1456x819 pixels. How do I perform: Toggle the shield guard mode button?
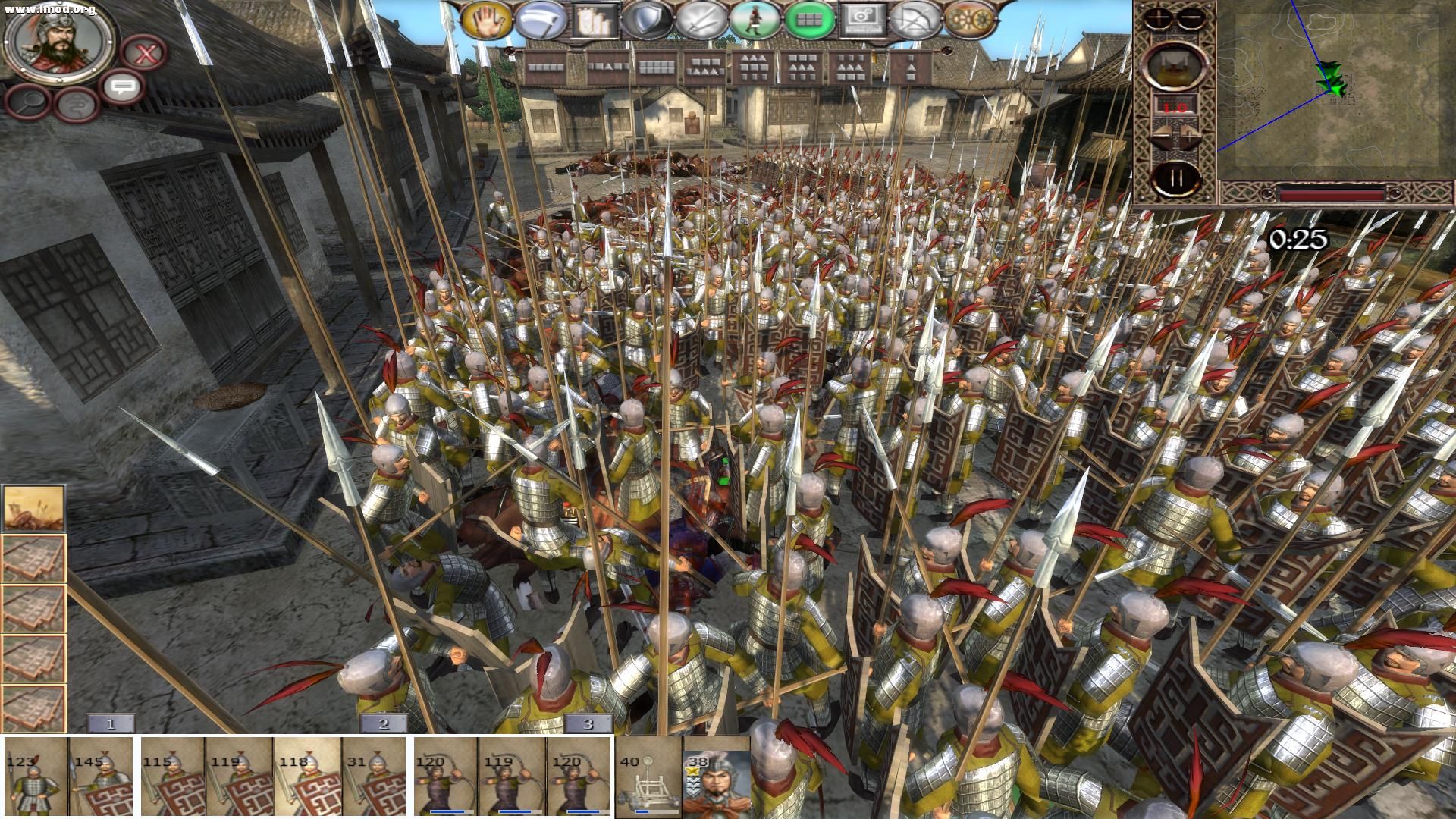[x=645, y=20]
